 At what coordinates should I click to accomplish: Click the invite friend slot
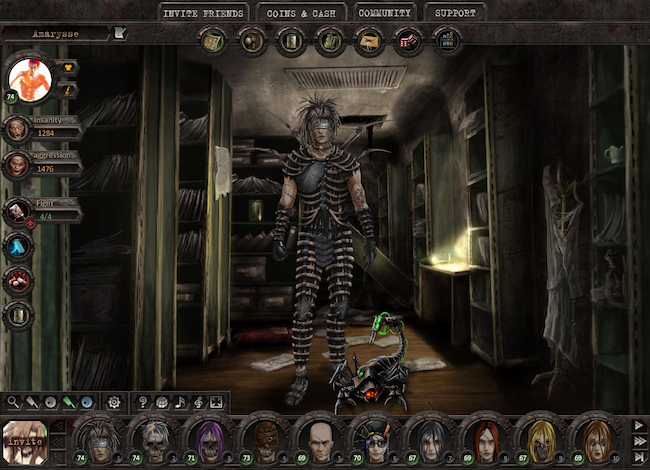tap(24, 438)
